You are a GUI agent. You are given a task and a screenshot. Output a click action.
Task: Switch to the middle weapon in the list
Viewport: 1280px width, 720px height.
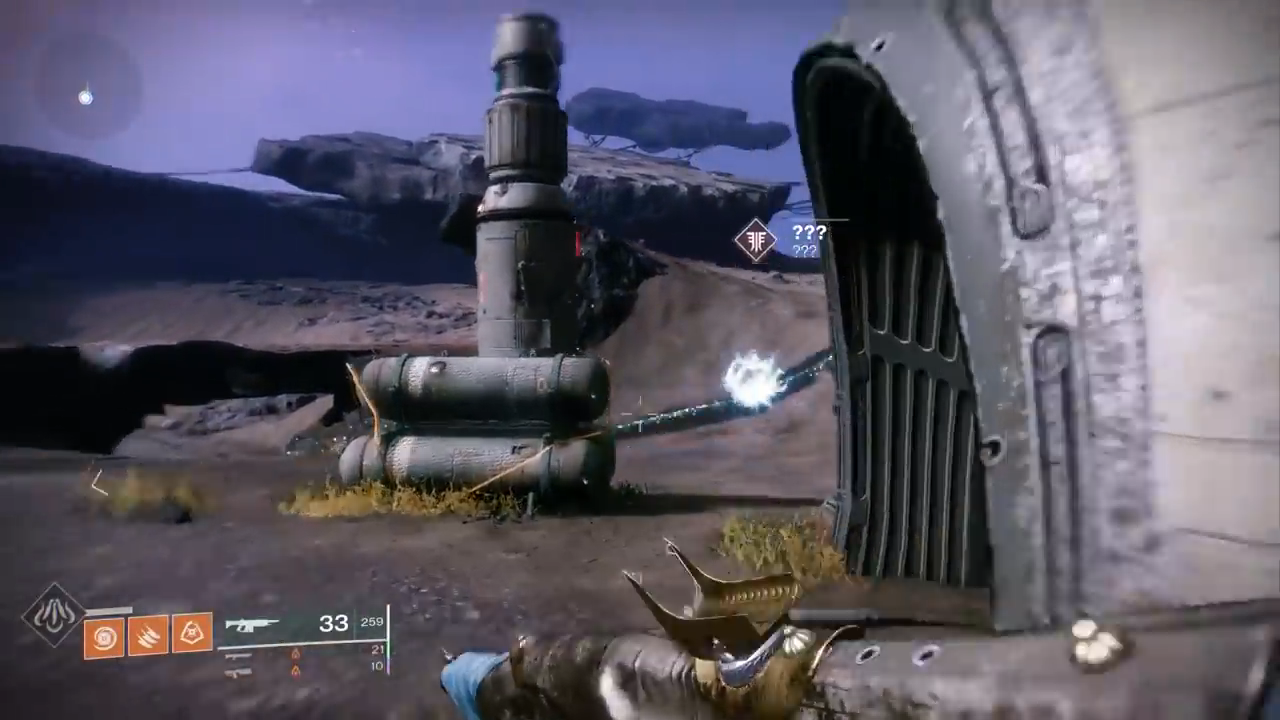pos(238,655)
